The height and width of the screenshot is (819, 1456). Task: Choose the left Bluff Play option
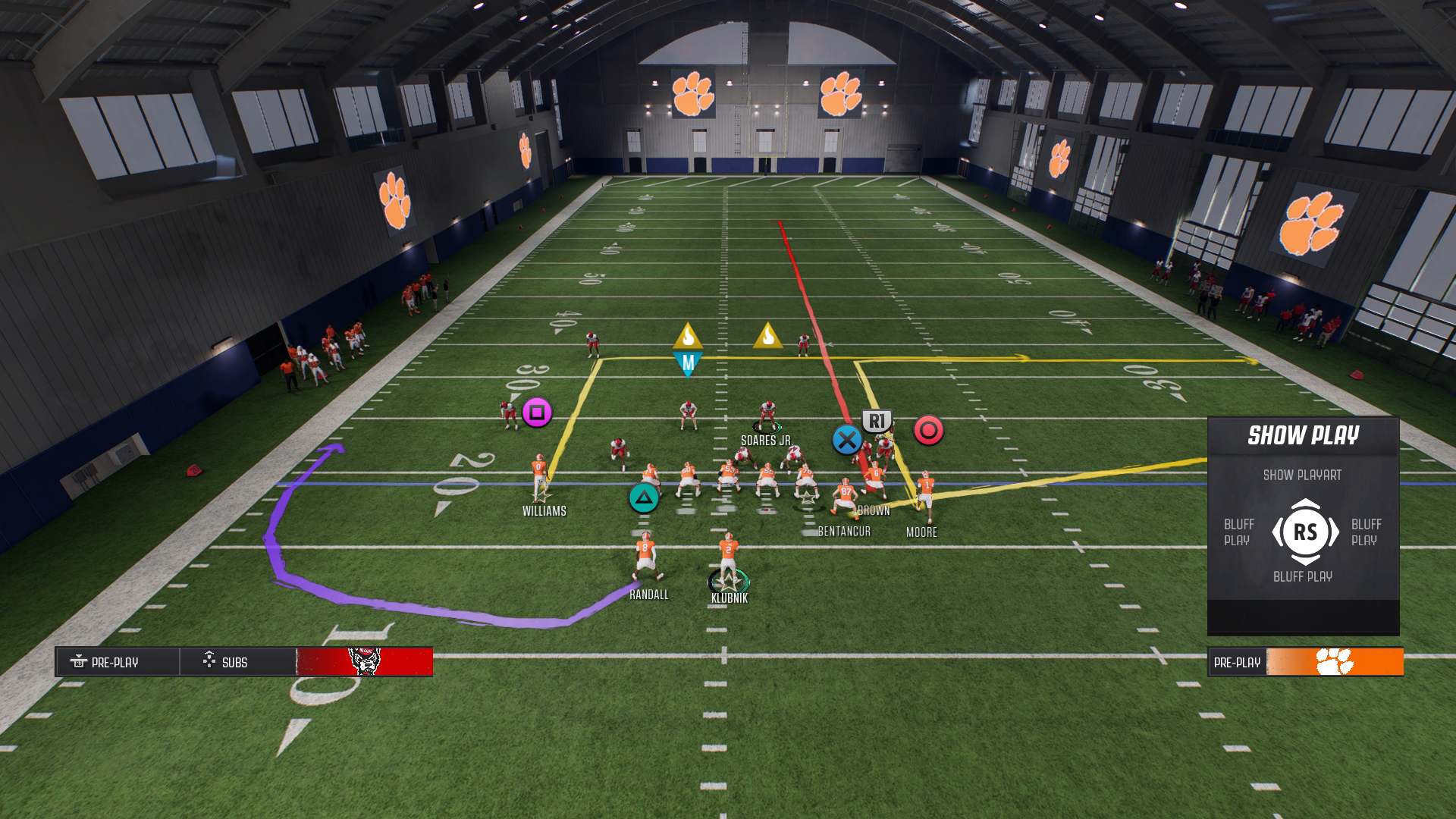point(1238,532)
